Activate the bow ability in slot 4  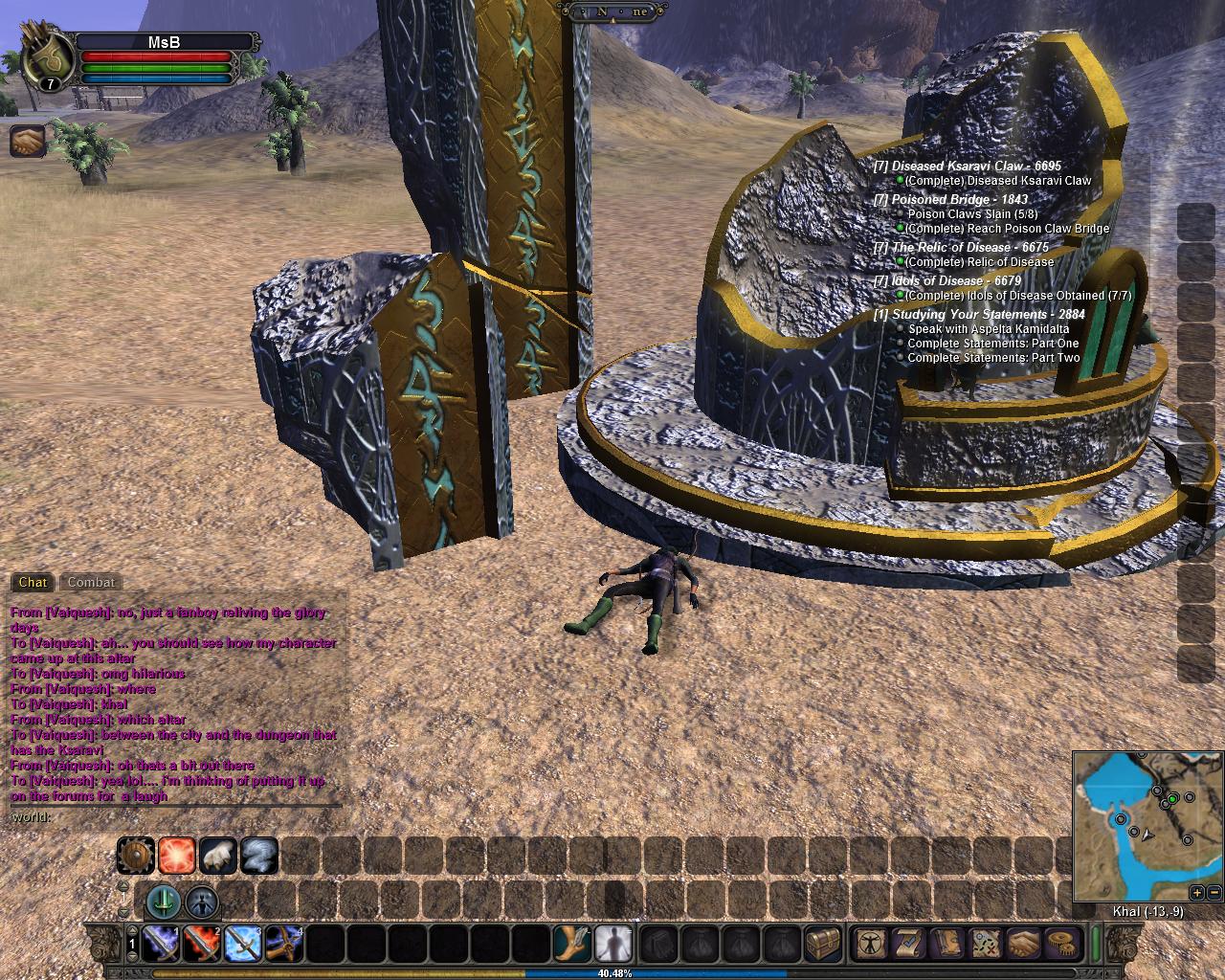(284, 944)
